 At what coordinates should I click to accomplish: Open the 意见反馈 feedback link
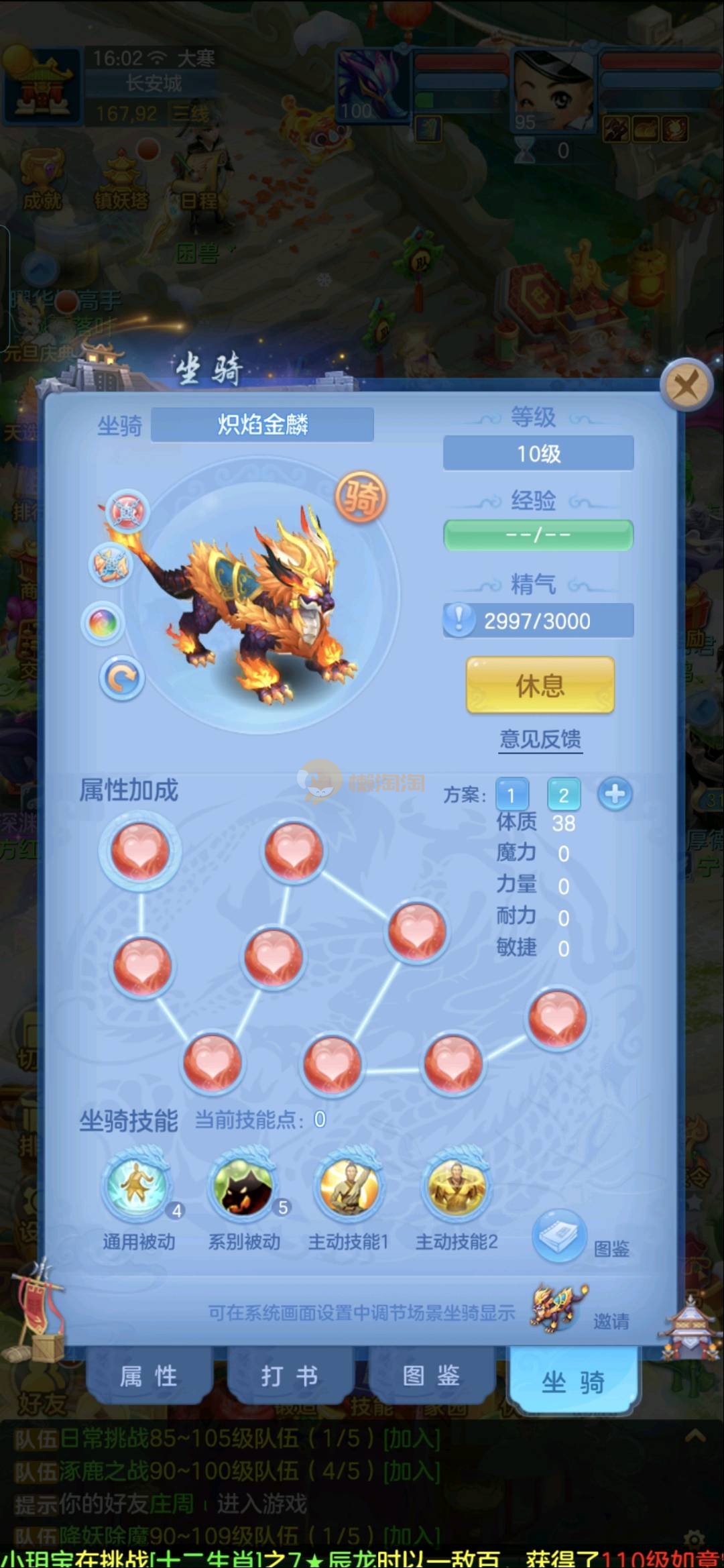coord(540,739)
